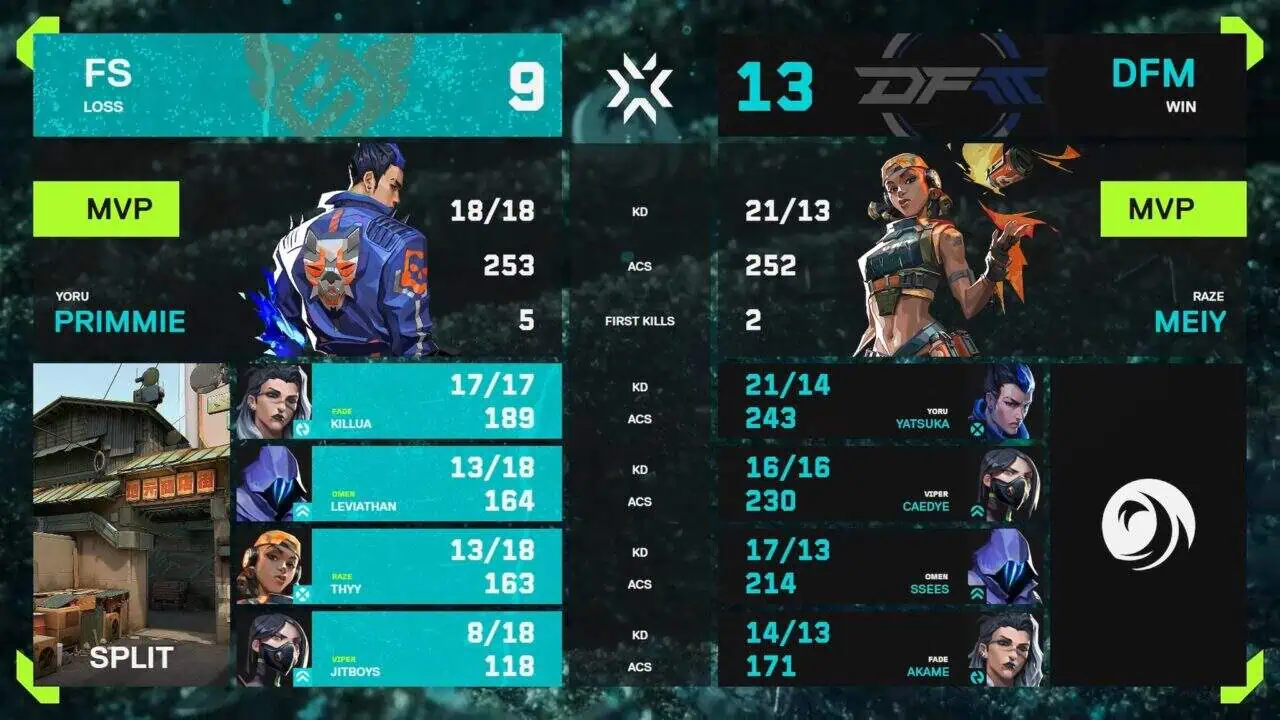
Task: Select MVP Primmie's Yoru panel
Action: pyautogui.click(x=297, y=250)
